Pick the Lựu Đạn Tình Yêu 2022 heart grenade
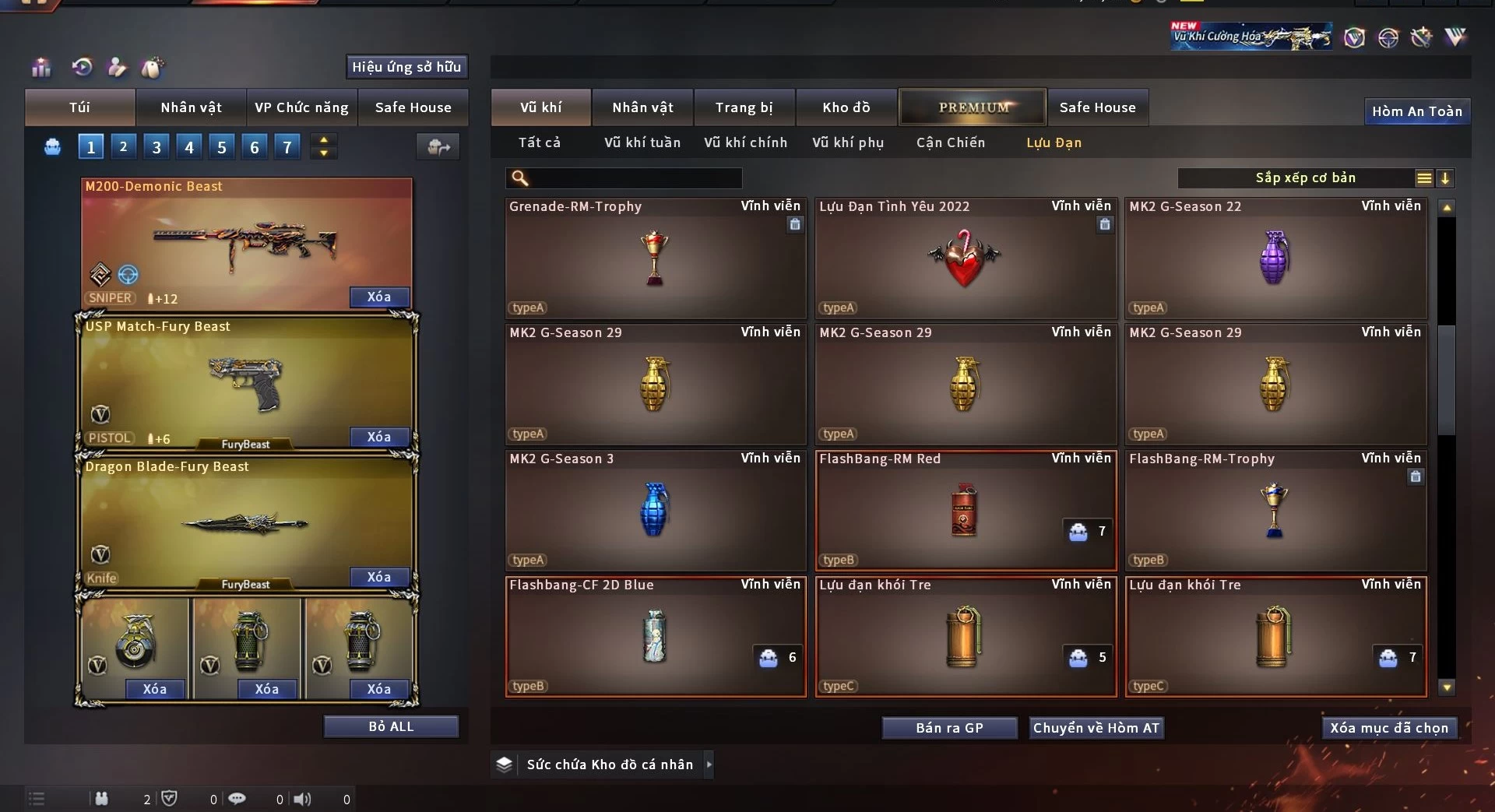This screenshot has width=1495, height=812. point(965,258)
